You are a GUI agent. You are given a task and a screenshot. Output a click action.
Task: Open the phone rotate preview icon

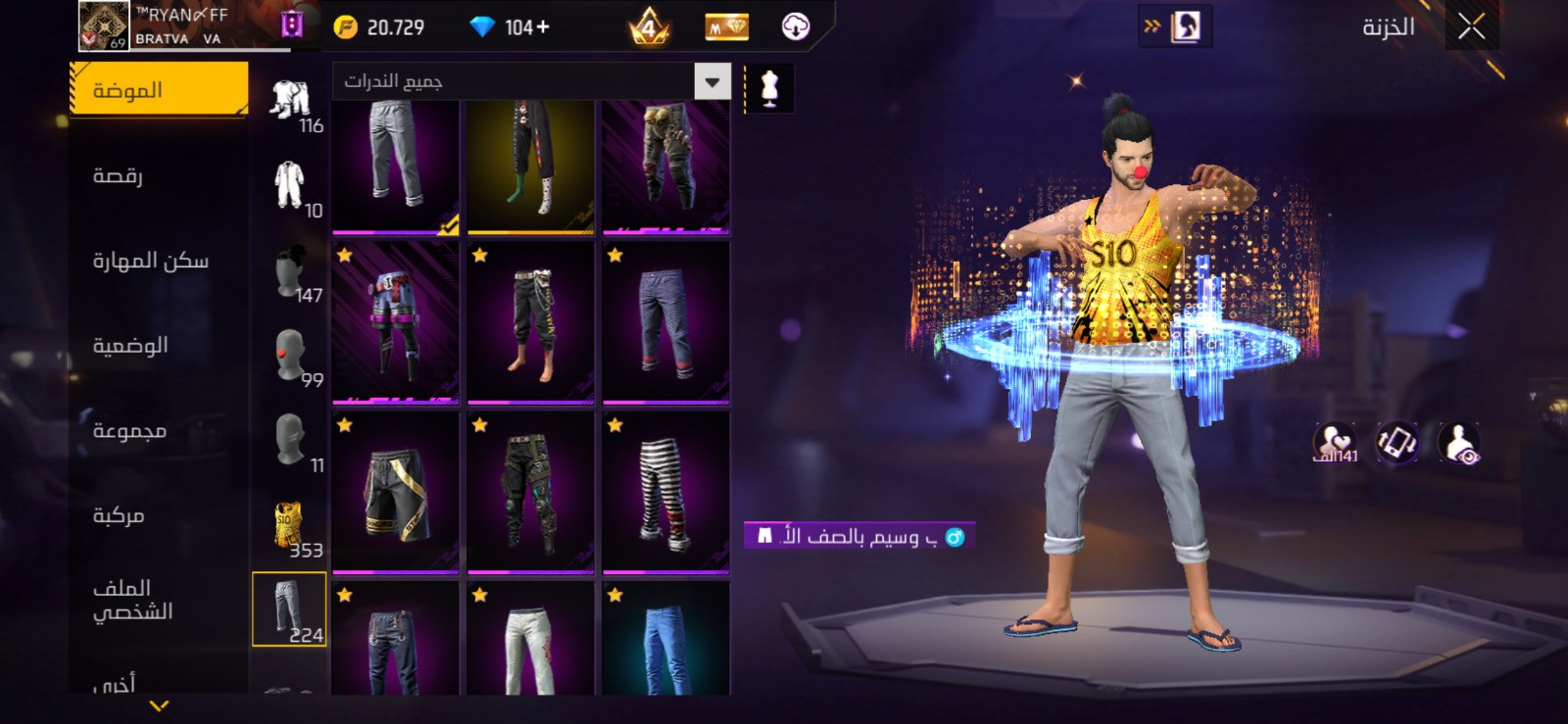click(1396, 443)
